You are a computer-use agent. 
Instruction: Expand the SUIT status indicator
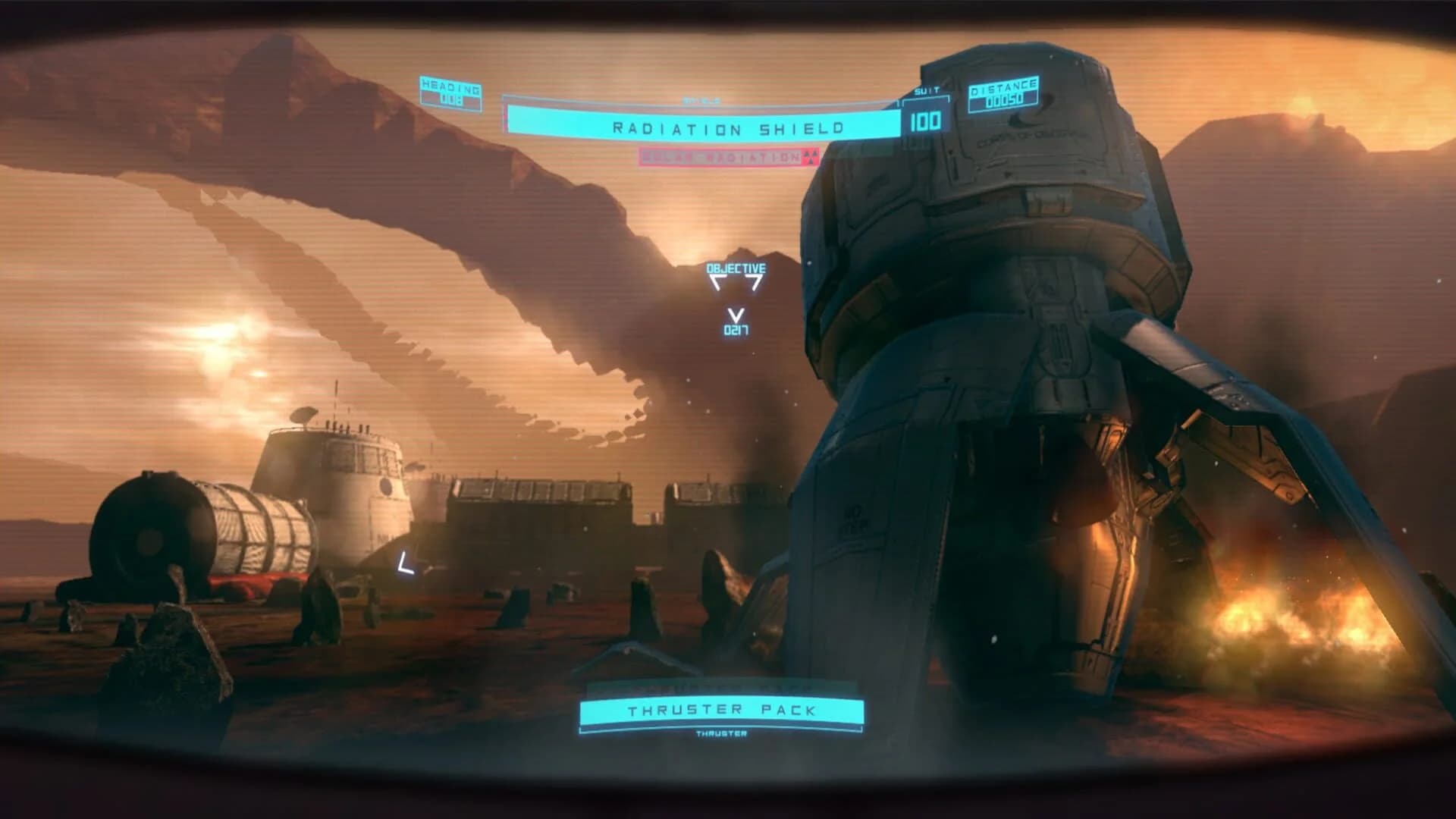pyautogui.click(x=927, y=89)
